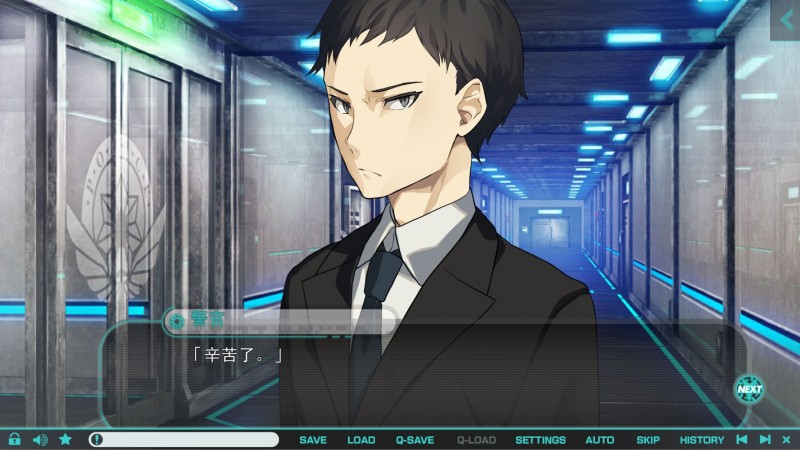This screenshot has width=800, height=450.
Task: Click the speaker sound icon
Action: coord(40,439)
